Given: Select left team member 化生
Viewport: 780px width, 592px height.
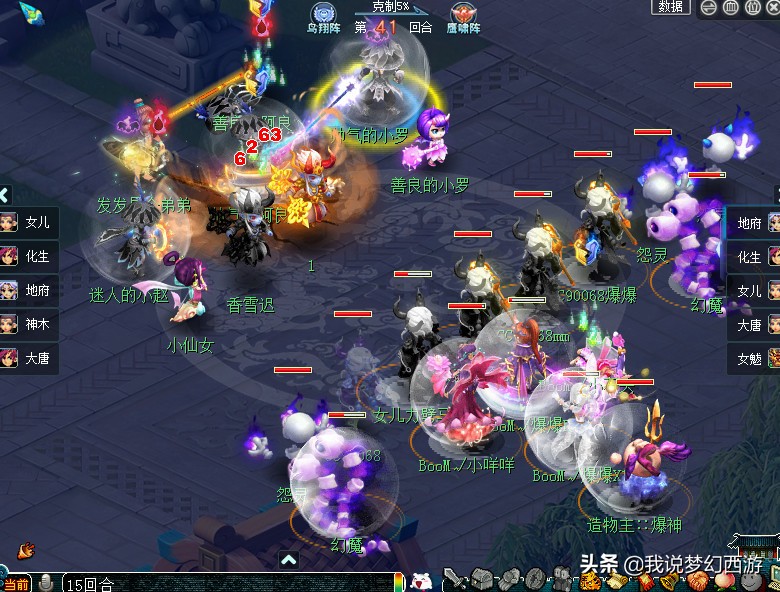Looking at the screenshot, I should click(28, 256).
